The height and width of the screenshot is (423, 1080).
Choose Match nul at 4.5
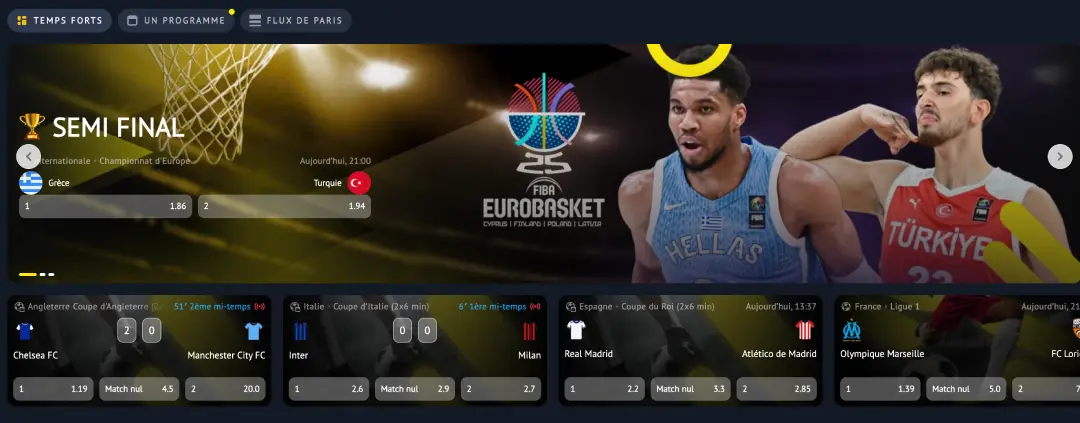tap(139, 389)
